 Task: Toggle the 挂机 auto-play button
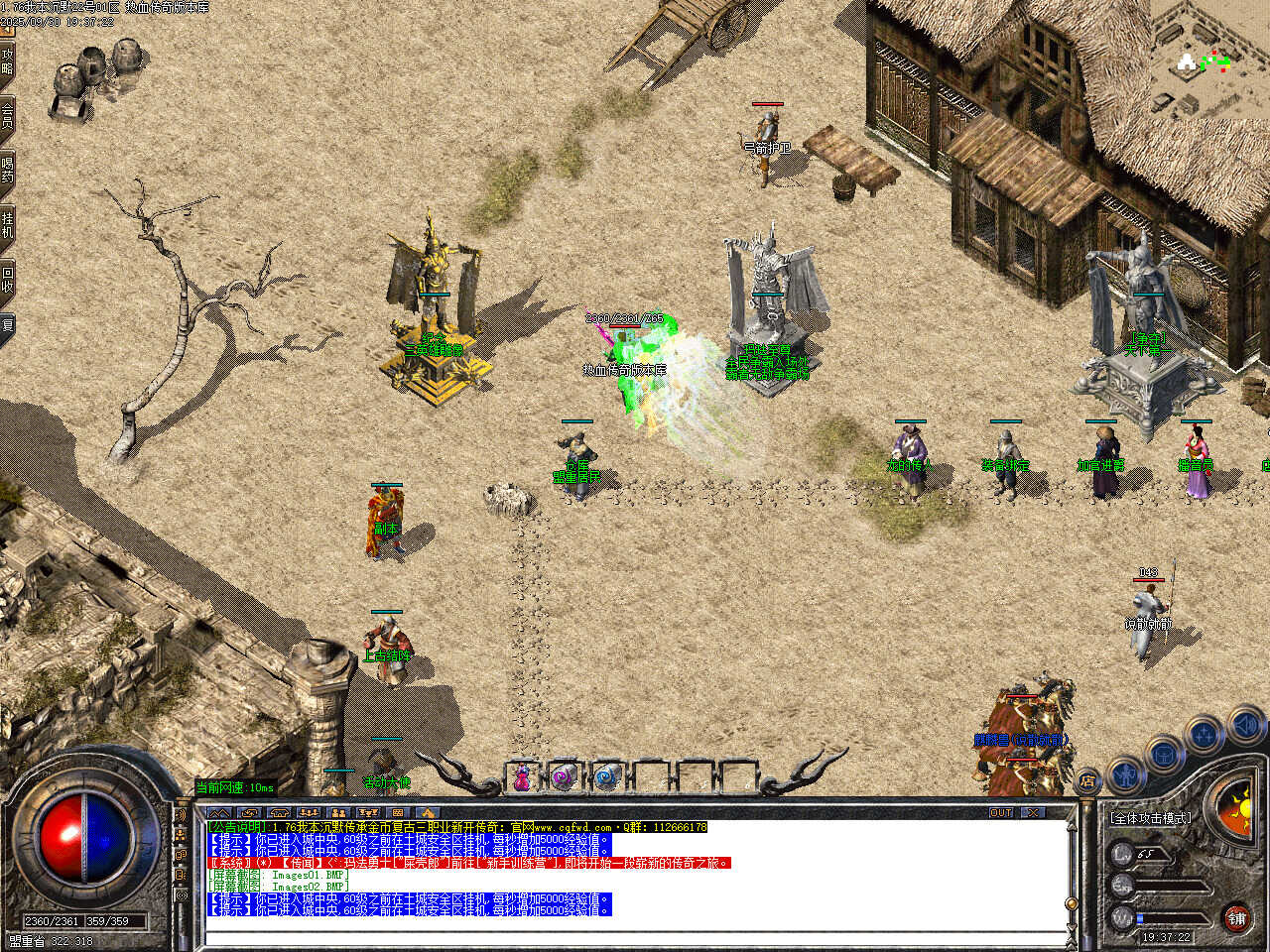click(8, 224)
